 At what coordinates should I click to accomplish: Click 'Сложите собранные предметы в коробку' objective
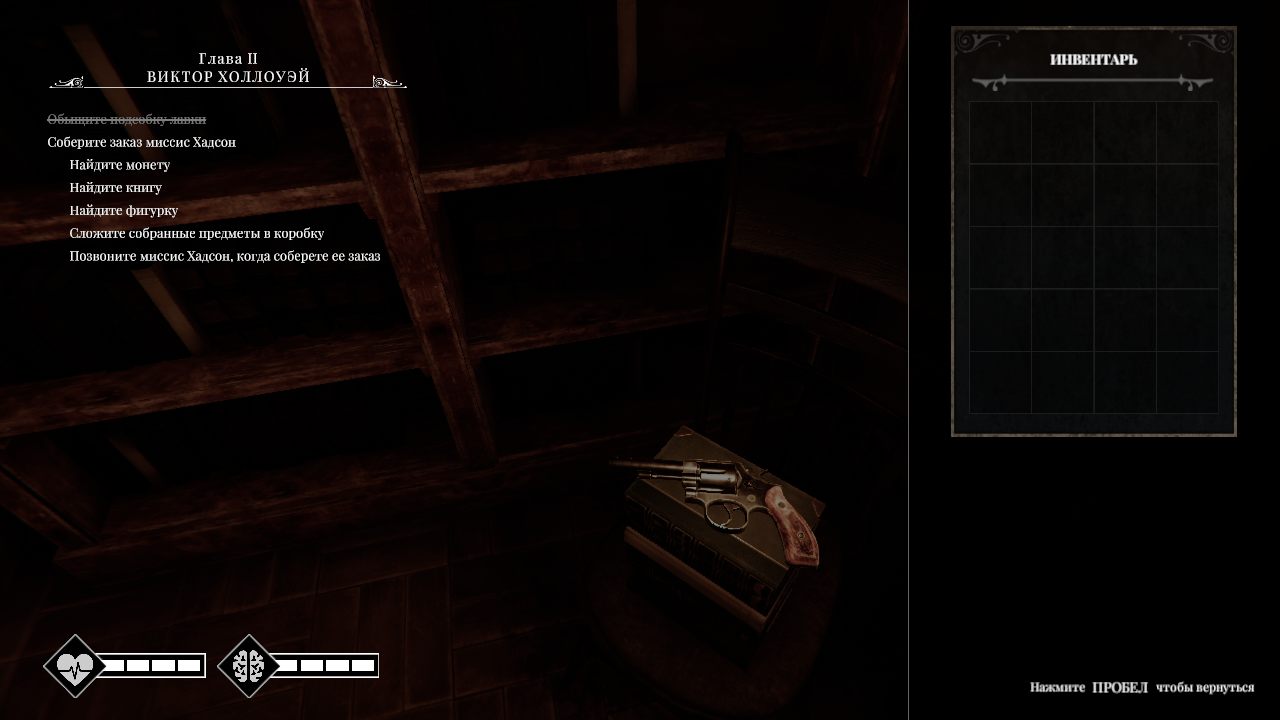click(x=197, y=234)
